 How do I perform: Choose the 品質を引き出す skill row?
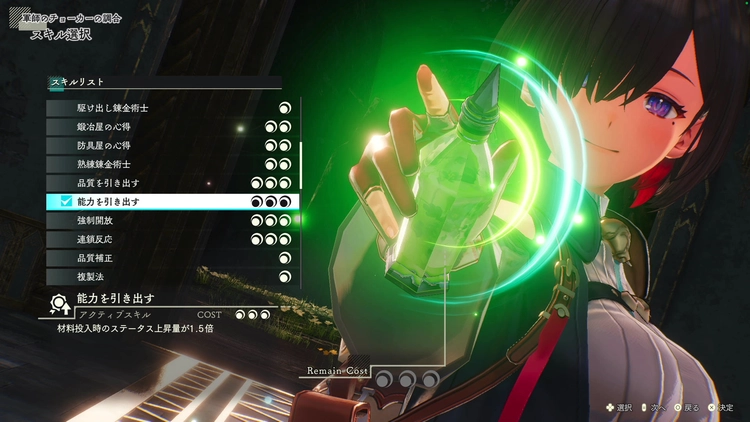click(170, 183)
